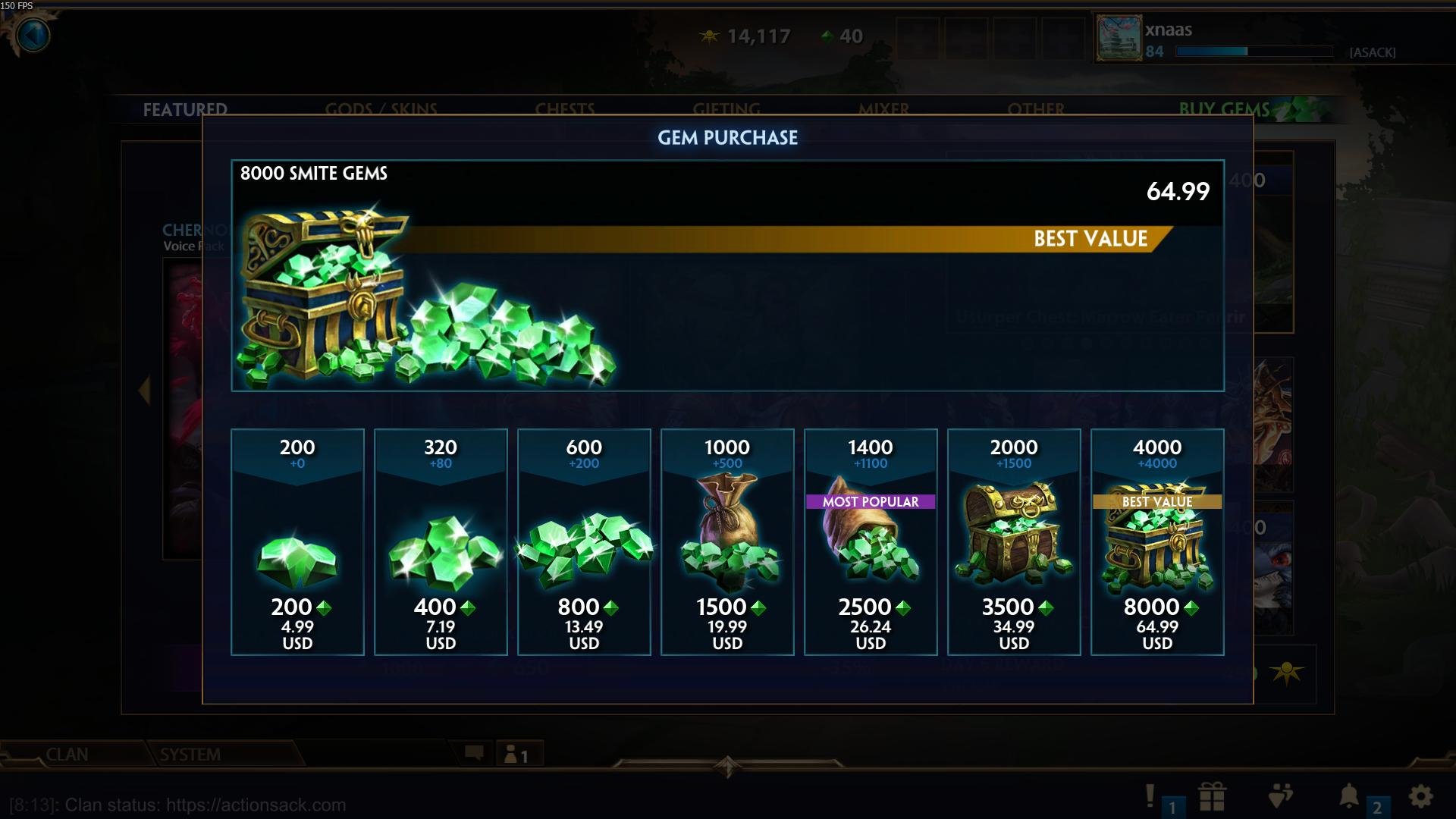The width and height of the screenshot is (1456, 819).
Task: Click the 8000 Smite Gems featured banner
Action: tap(727, 275)
